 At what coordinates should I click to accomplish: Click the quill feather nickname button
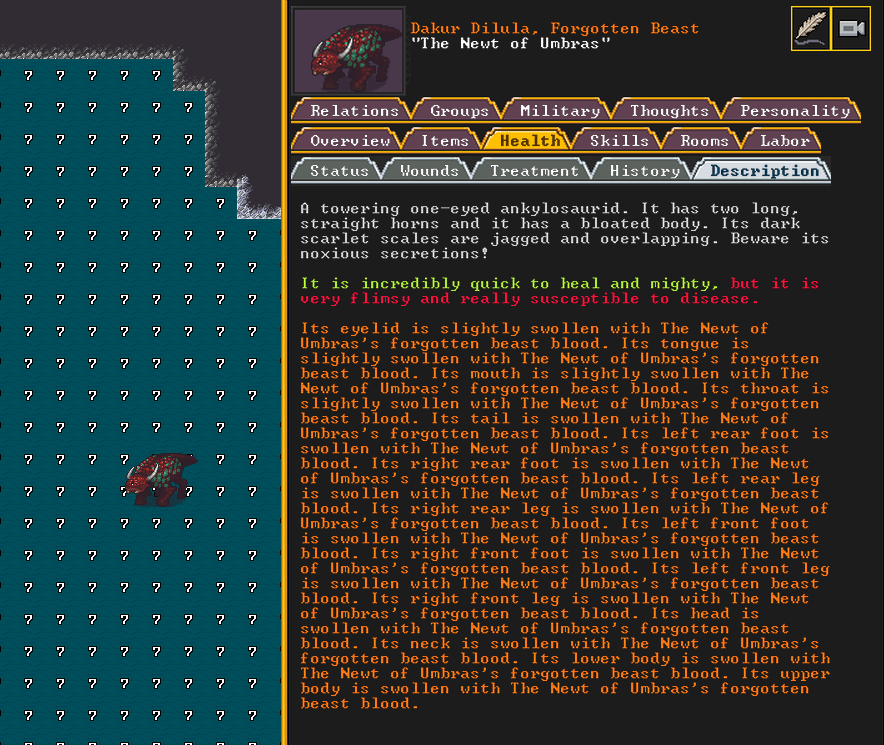coord(810,29)
